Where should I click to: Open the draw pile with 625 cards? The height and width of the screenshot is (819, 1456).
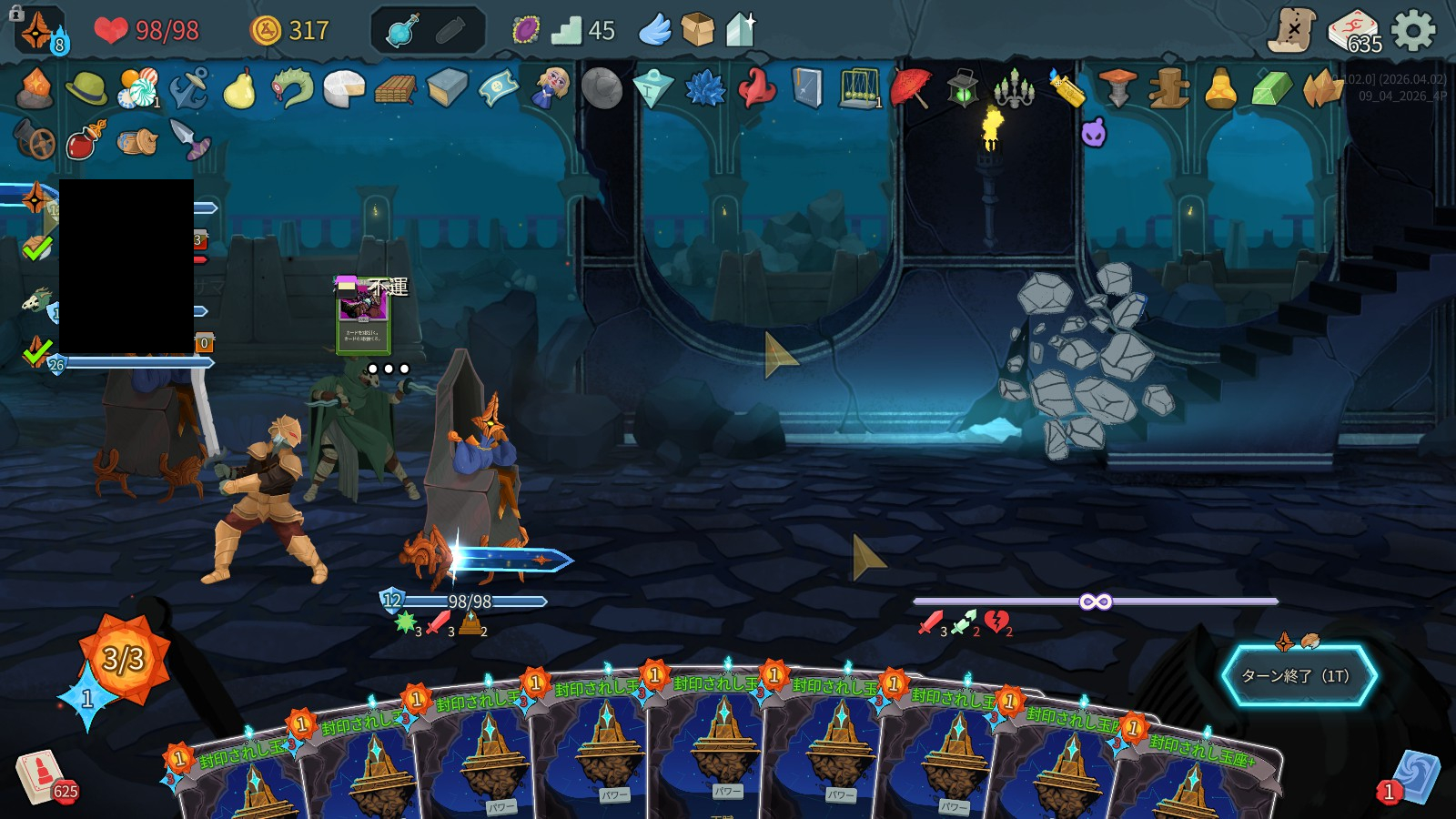click(41, 775)
